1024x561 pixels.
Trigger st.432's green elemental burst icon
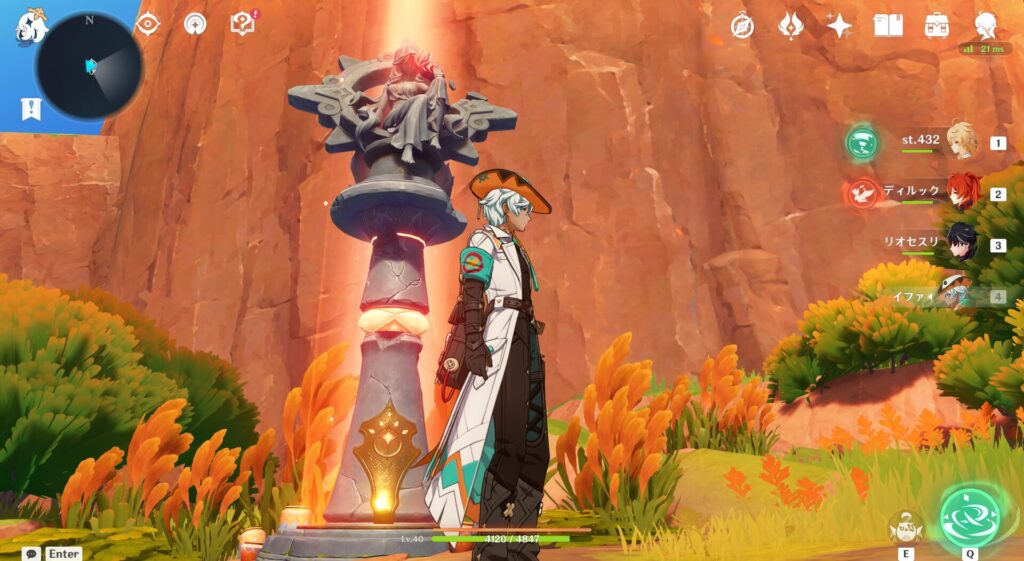[861, 142]
